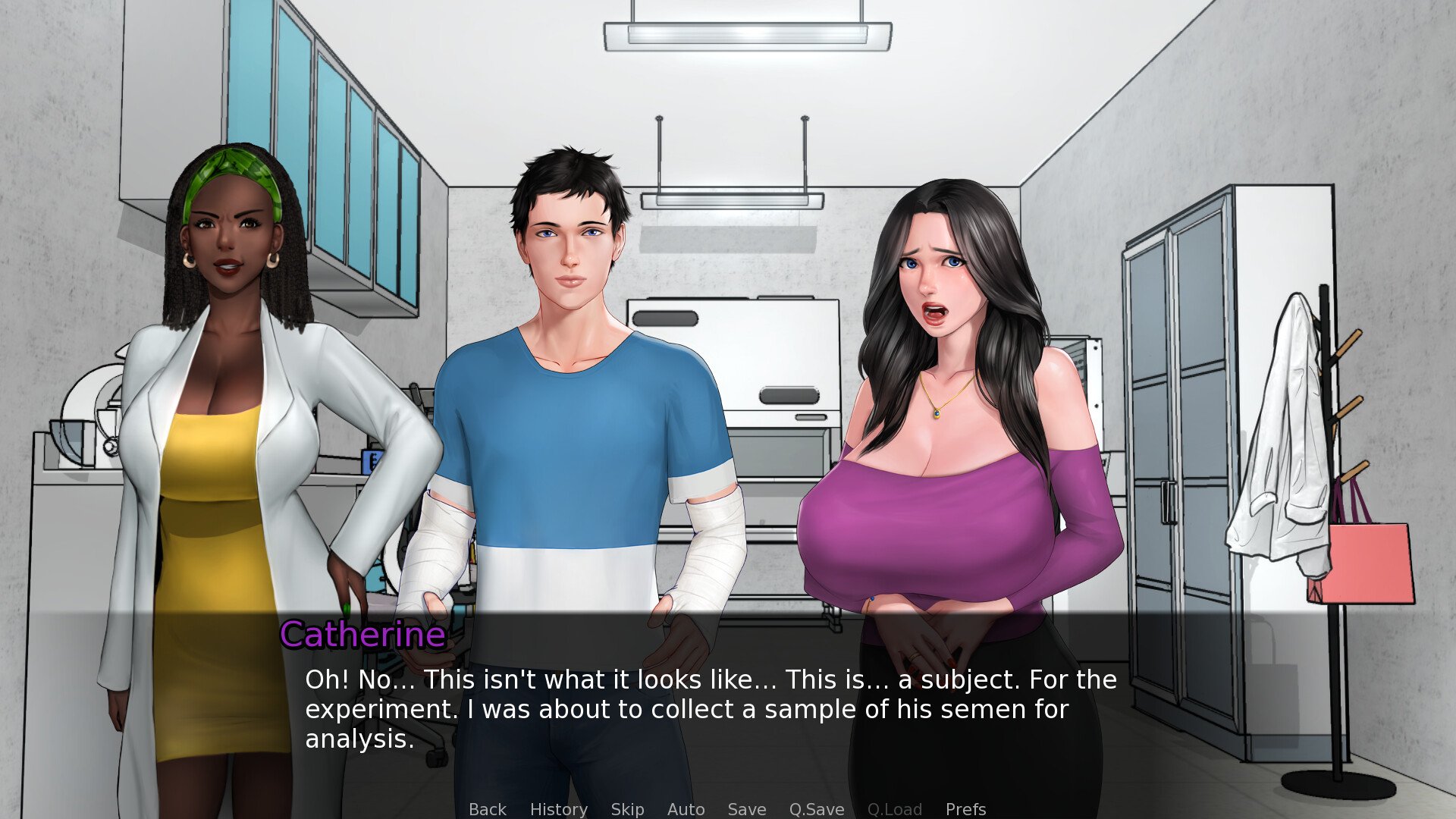Open the dialogue History log

pyautogui.click(x=558, y=809)
